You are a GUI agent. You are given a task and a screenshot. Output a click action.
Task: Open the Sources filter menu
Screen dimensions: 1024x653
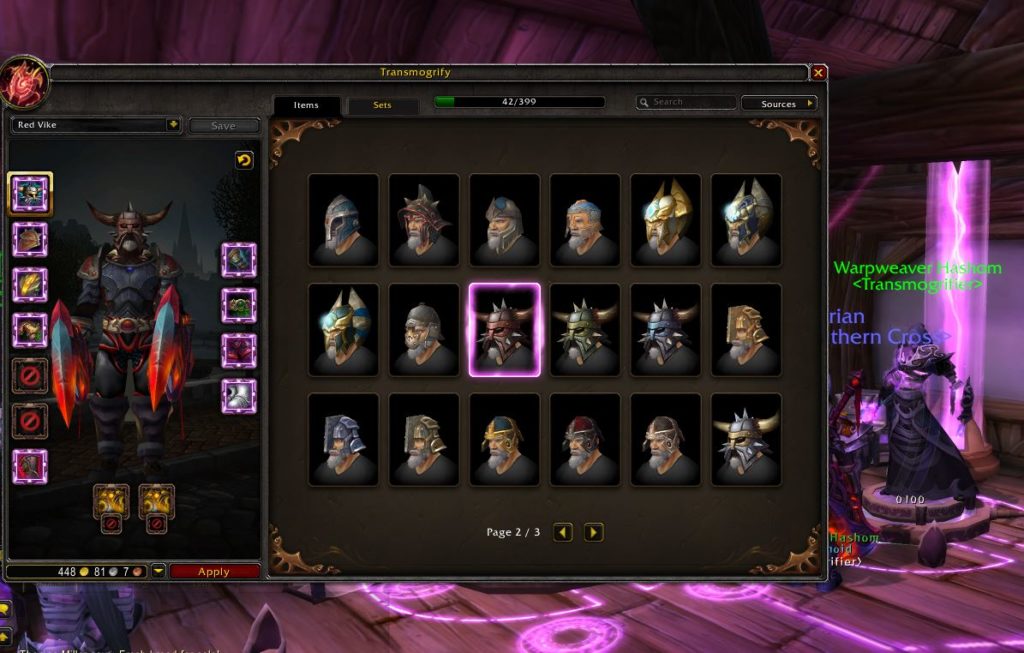coord(779,103)
